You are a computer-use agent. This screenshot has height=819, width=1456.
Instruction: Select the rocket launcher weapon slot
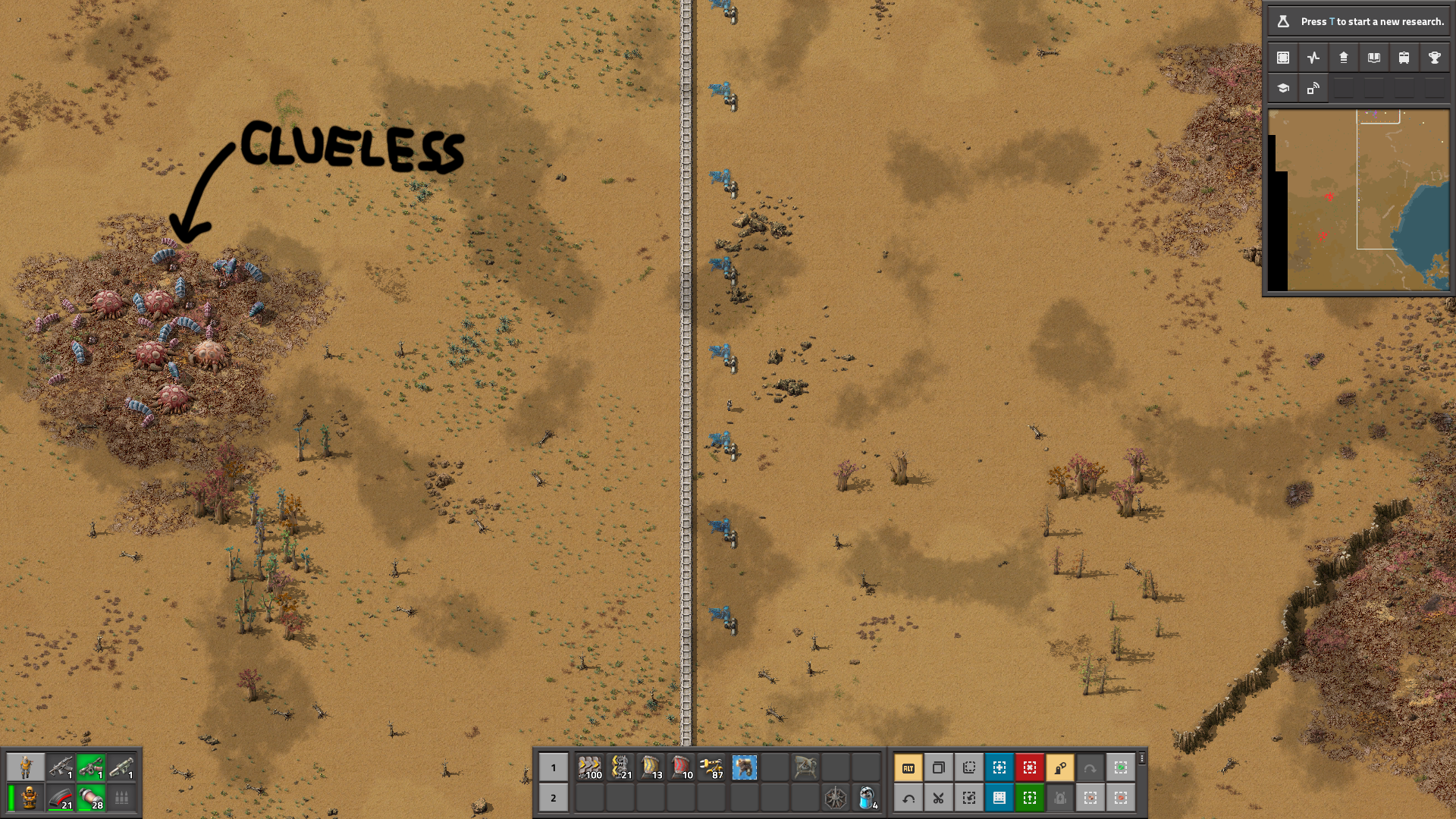click(121, 767)
